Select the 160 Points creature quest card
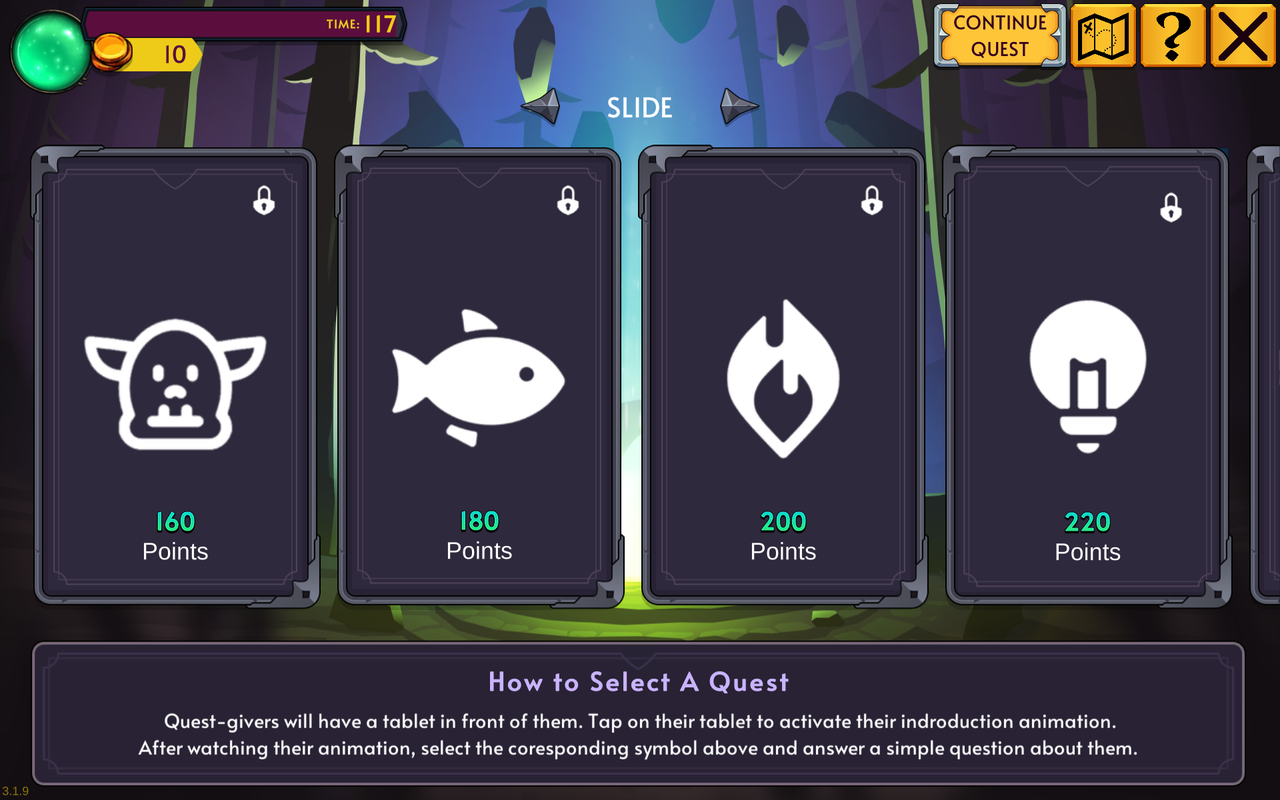 point(175,378)
